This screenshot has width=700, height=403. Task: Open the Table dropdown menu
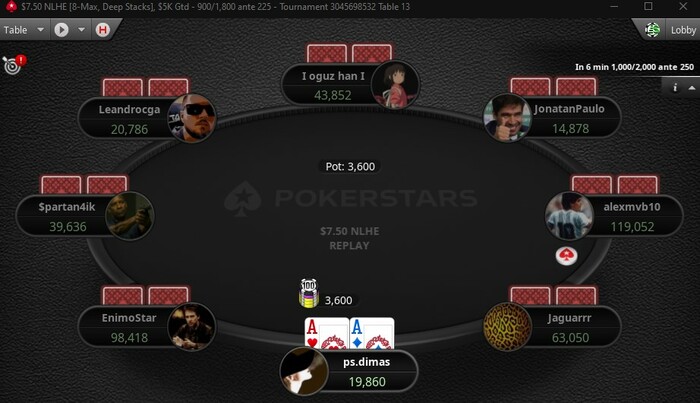(24, 30)
